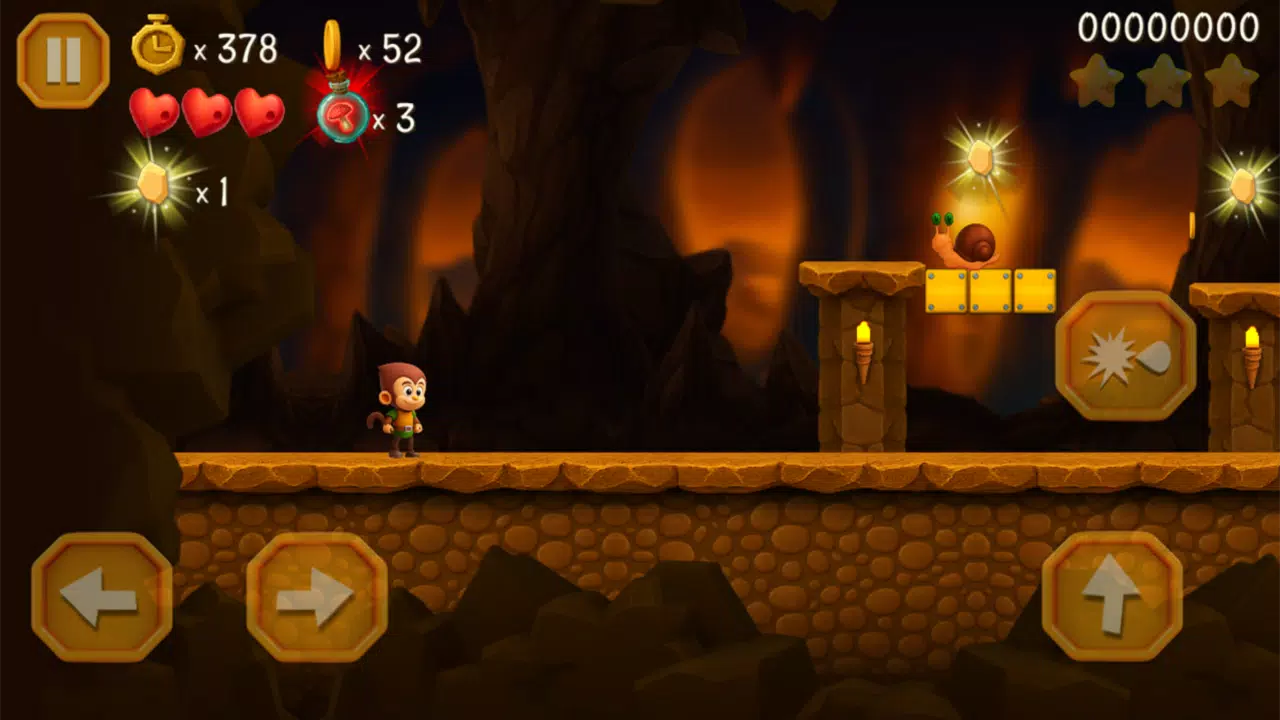
Task: Tap the stopwatch timer icon
Action: pos(160,45)
